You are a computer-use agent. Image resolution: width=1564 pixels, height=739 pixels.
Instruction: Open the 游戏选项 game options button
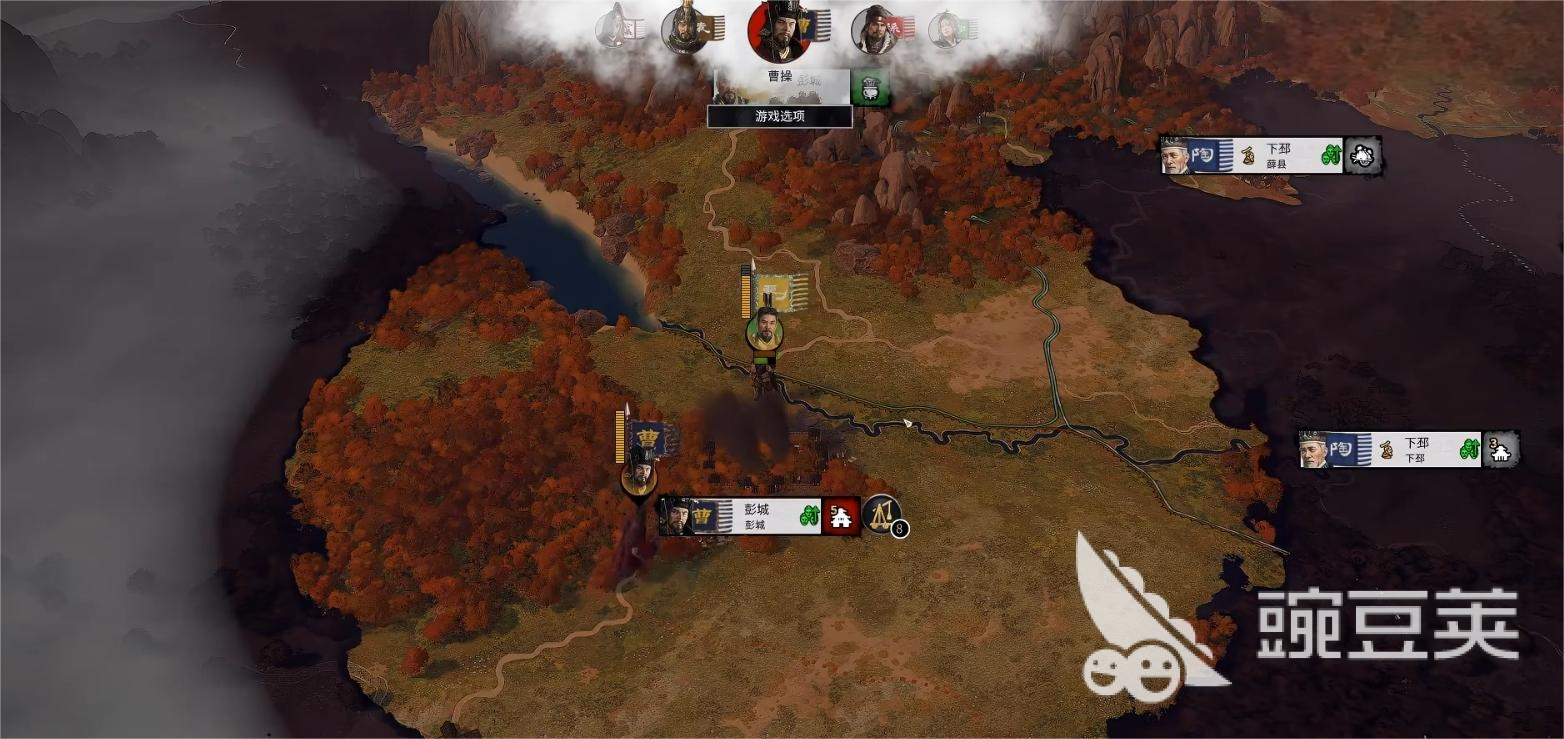pyautogui.click(x=779, y=116)
